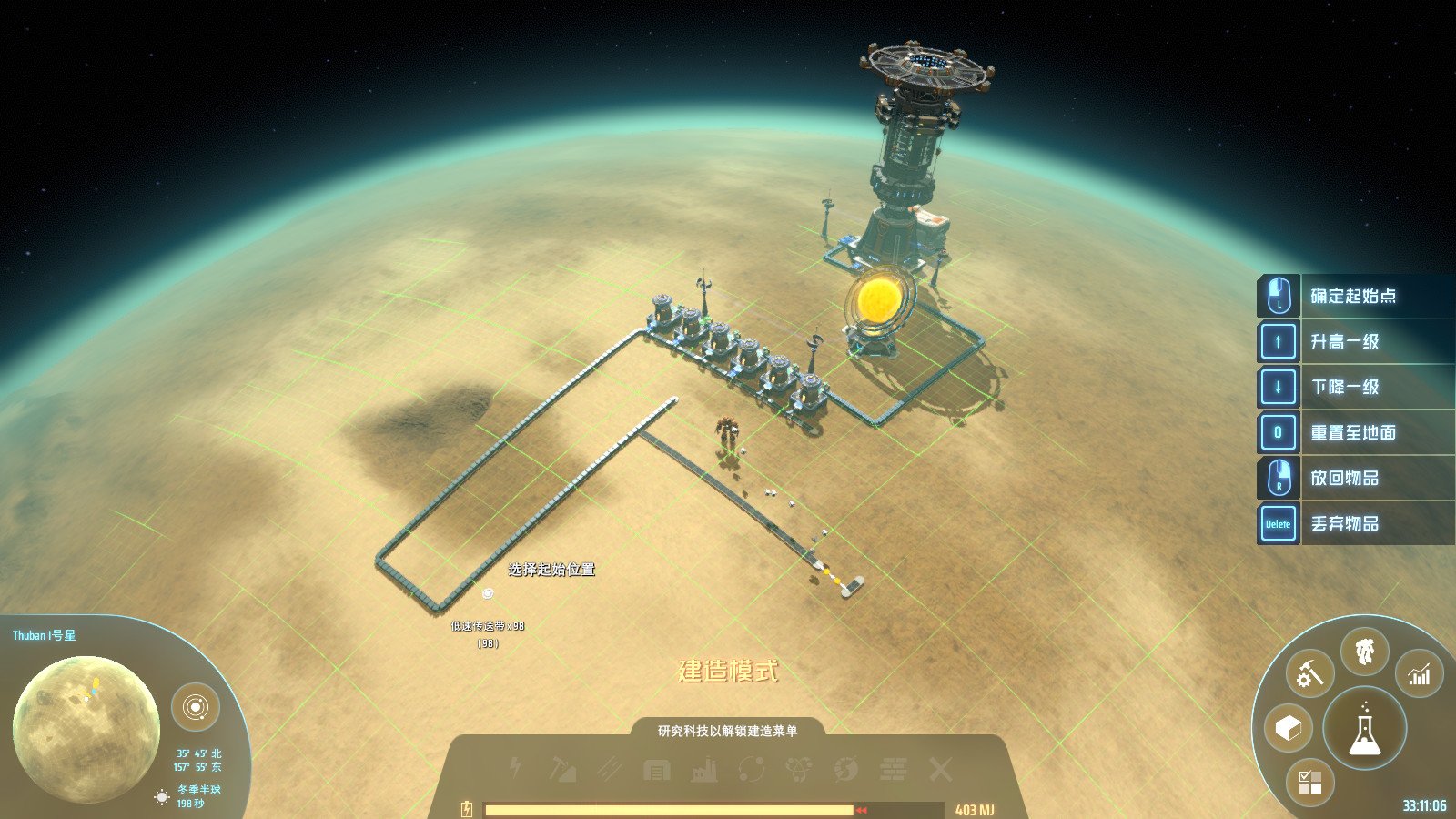Click the battery icon beside the energy bar
This screenshot has width=1456, height=819.
pos(467,806)
